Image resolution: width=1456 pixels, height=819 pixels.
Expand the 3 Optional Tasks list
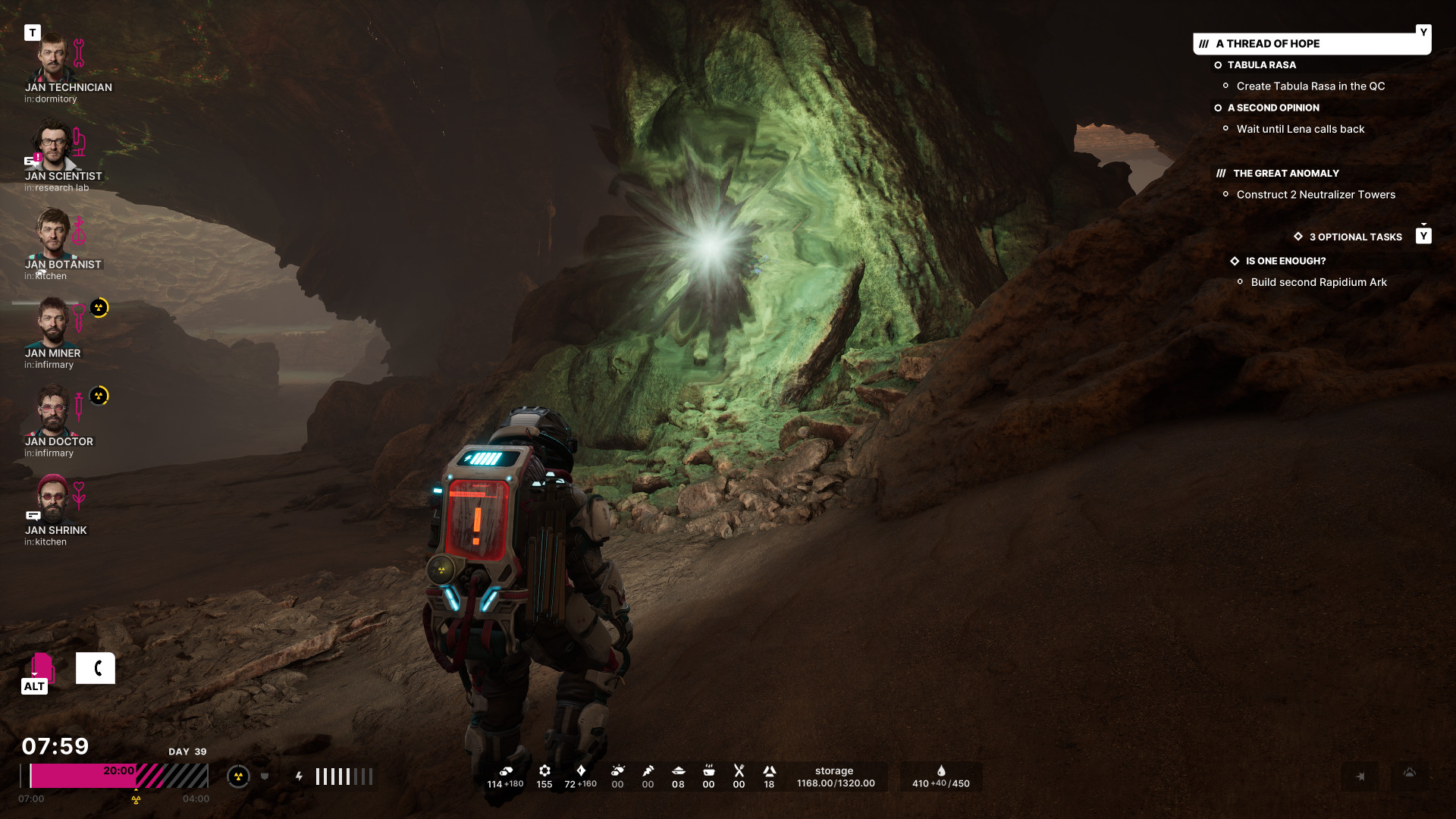(1355, 237)
